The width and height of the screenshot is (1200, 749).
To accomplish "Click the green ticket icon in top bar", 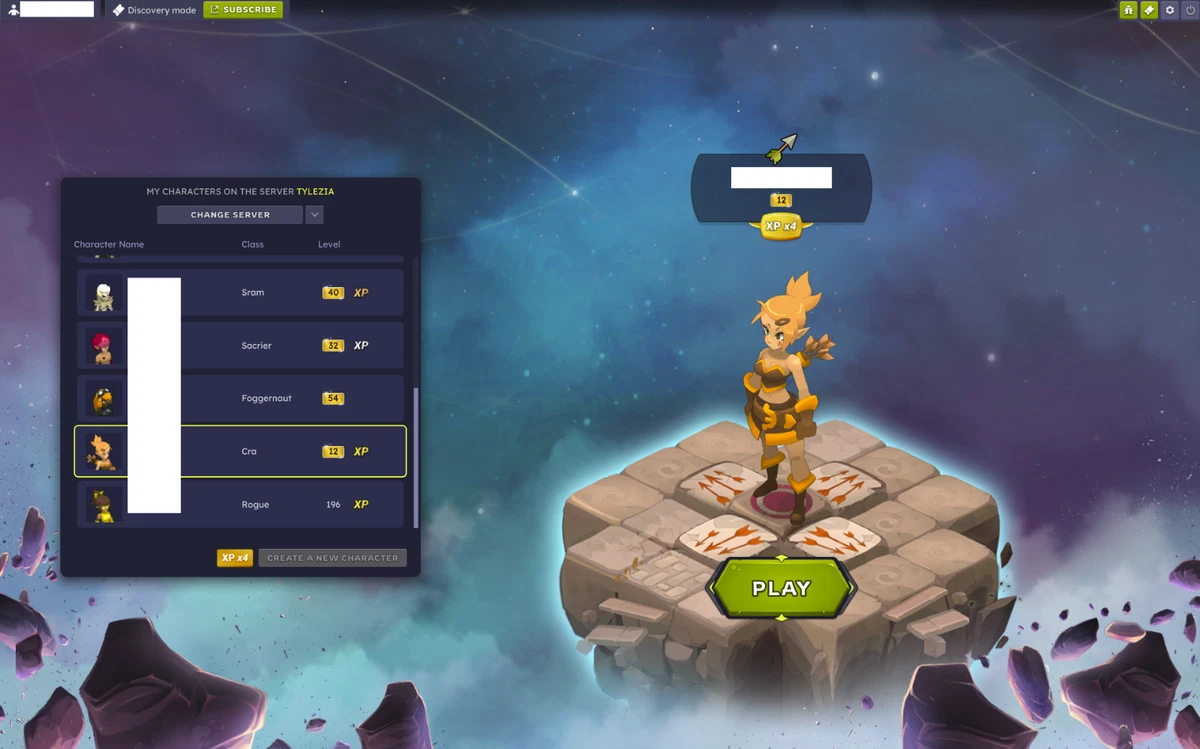I will [x=1149, y=10].
